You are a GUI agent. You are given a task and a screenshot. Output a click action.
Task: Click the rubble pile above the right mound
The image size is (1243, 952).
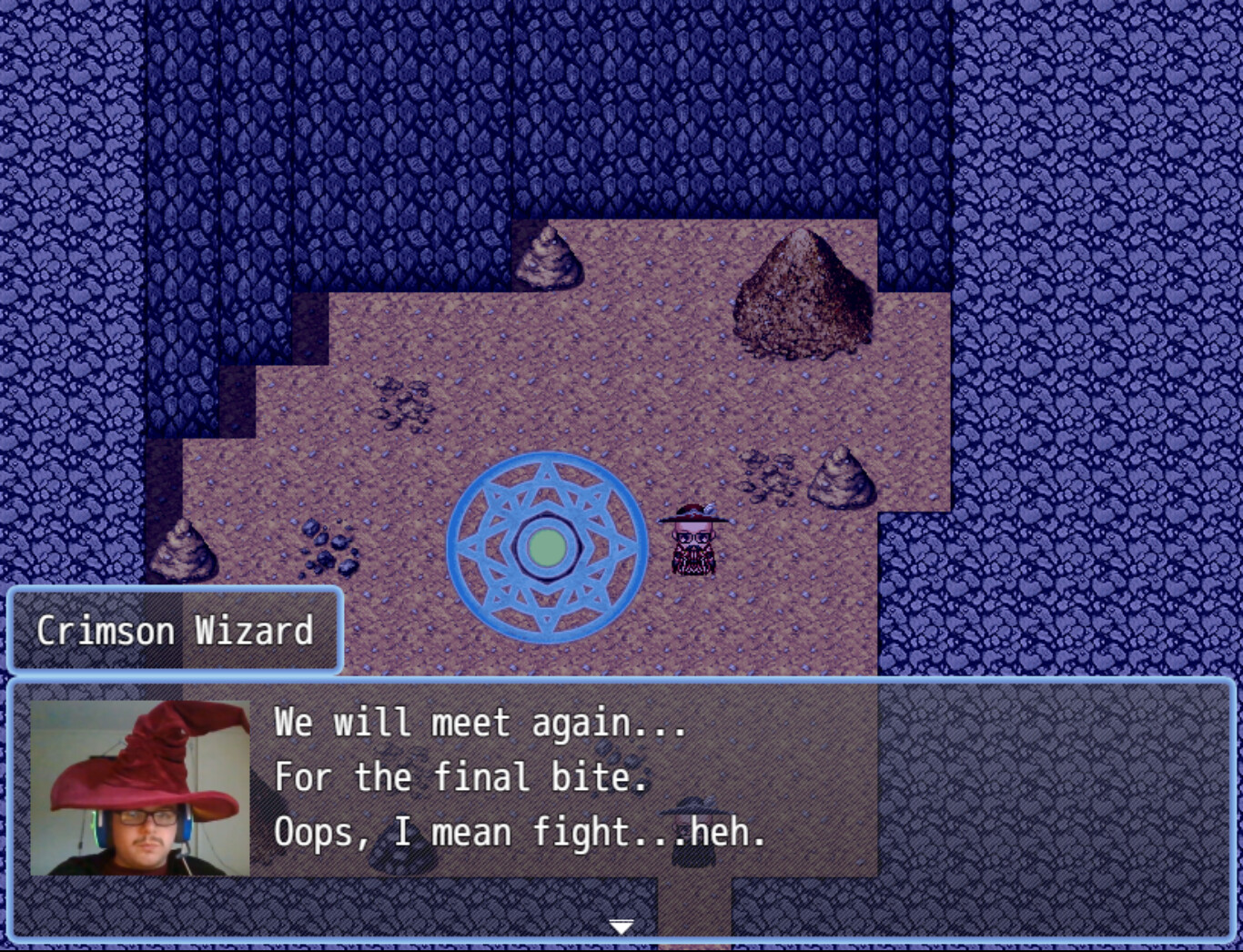tap(769, 473)
